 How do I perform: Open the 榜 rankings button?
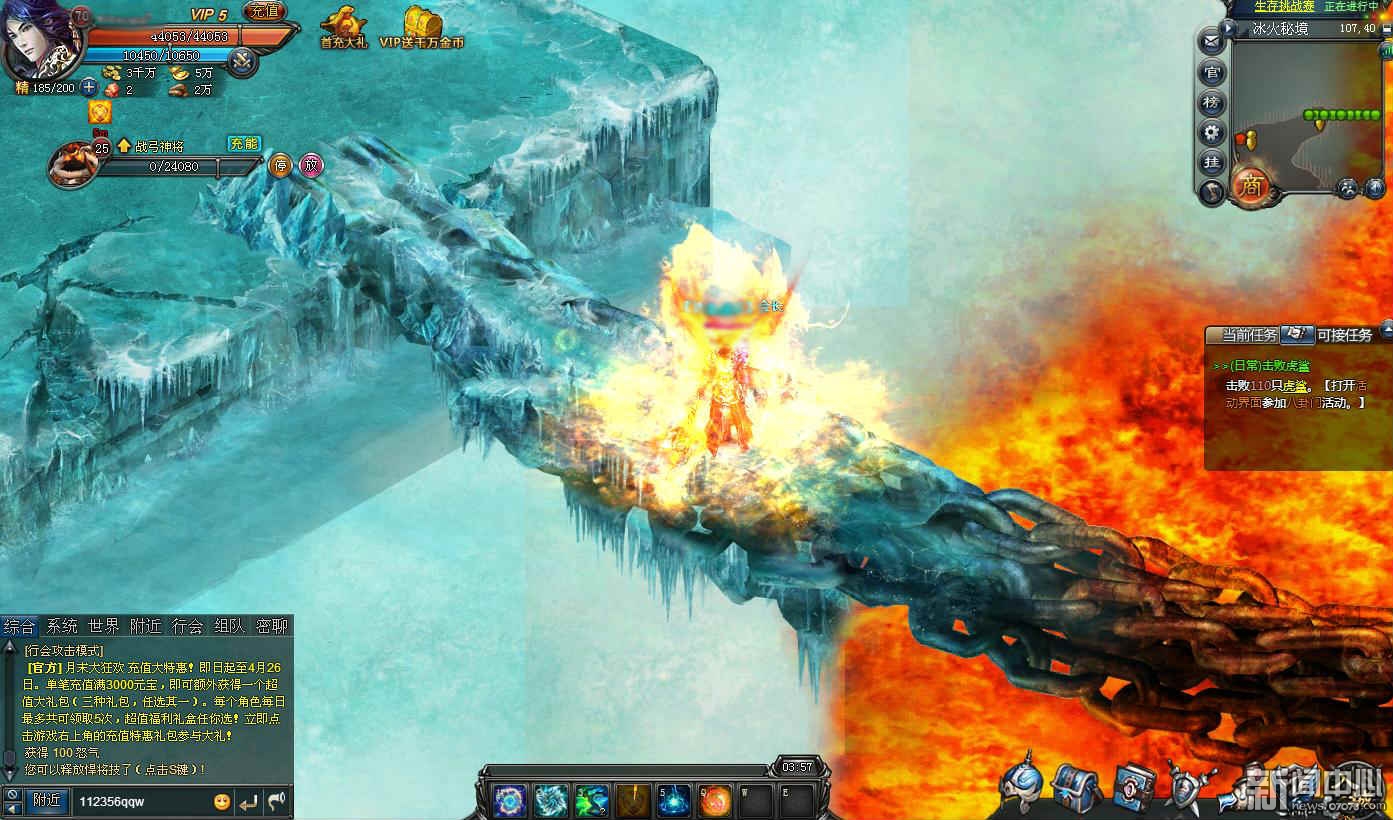[x=1212, y=102]
